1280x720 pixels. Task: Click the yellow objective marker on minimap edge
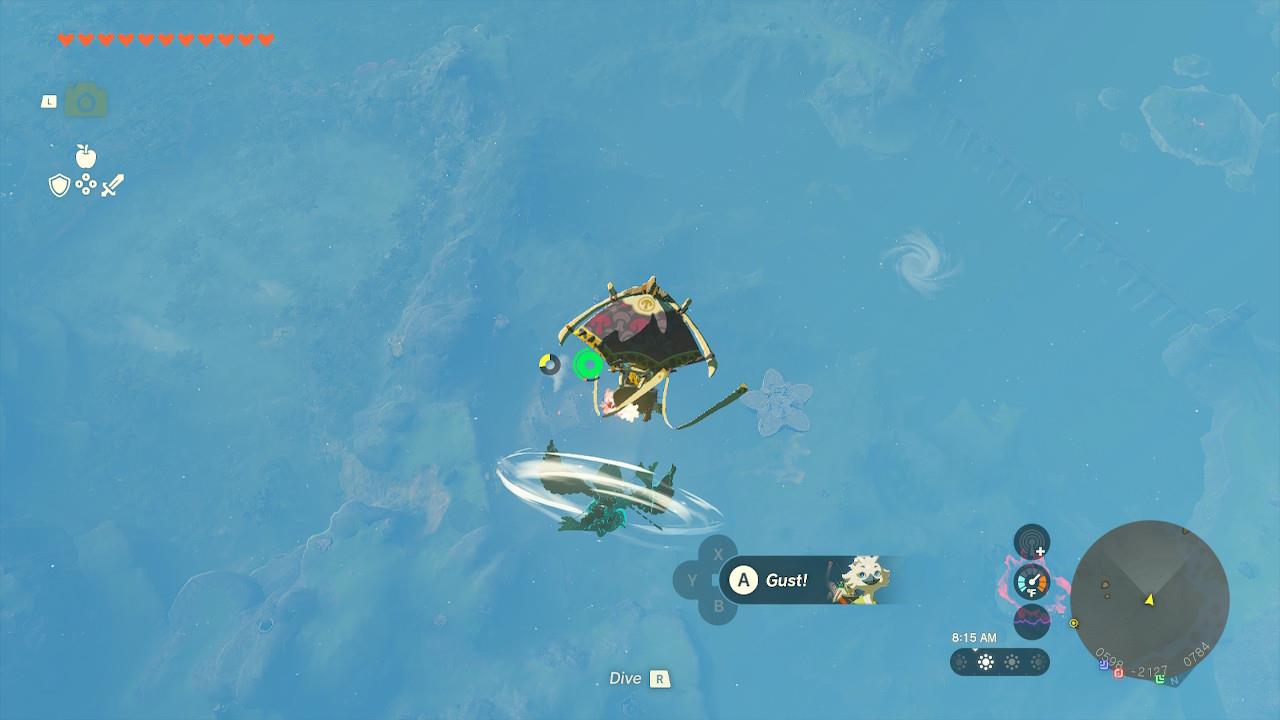[1074, 623]
